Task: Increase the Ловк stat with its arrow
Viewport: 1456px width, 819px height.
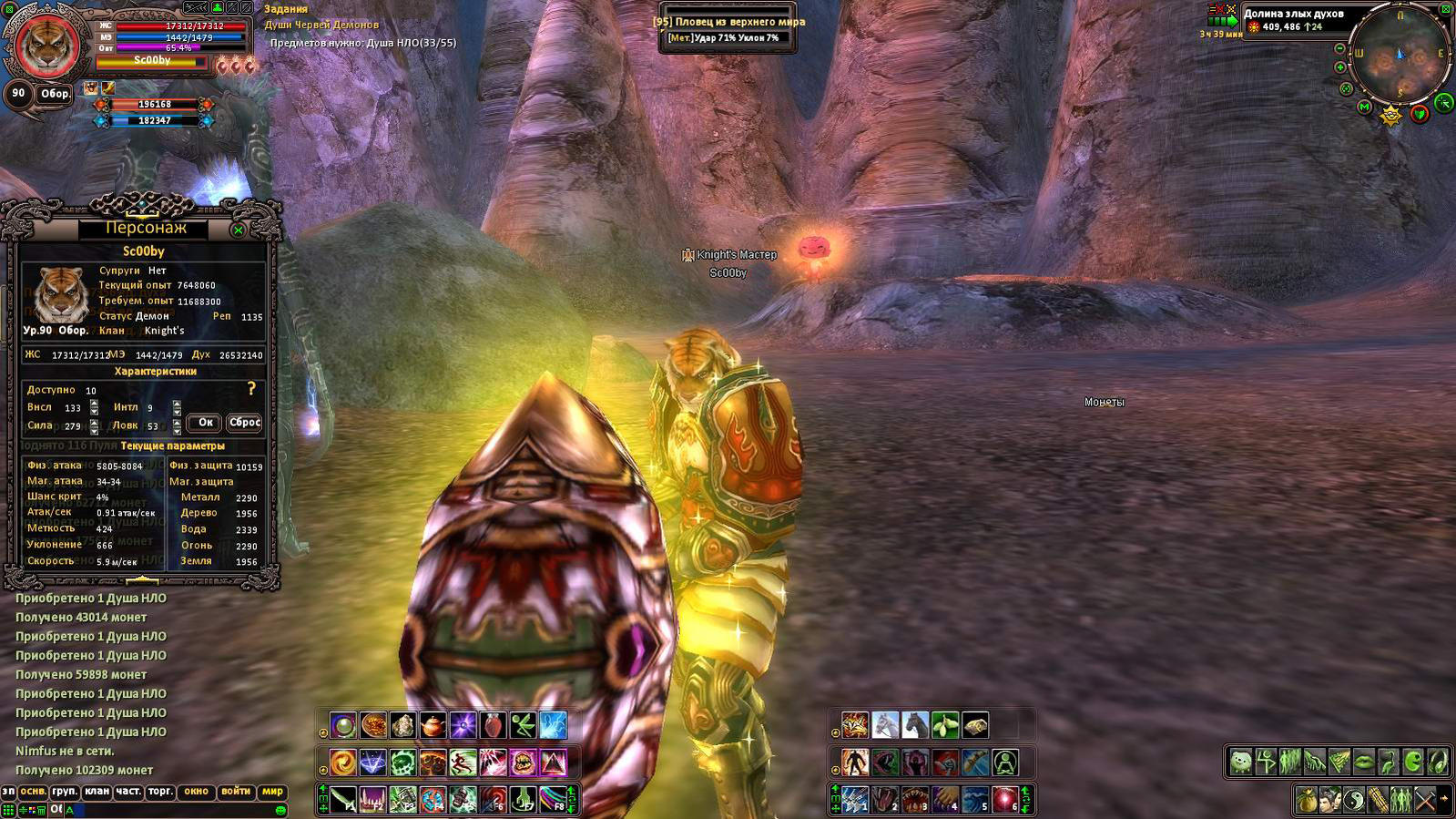Action: 177,422
